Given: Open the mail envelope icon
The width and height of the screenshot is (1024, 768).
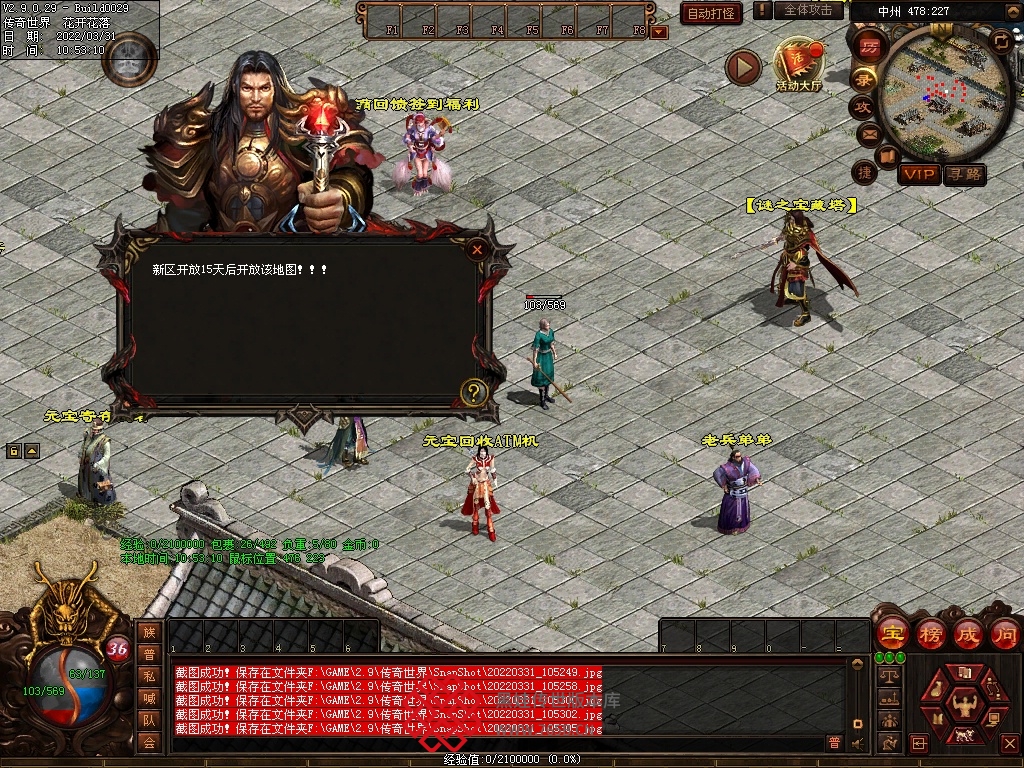Looking at the screenshot, I should click(868, 133).
